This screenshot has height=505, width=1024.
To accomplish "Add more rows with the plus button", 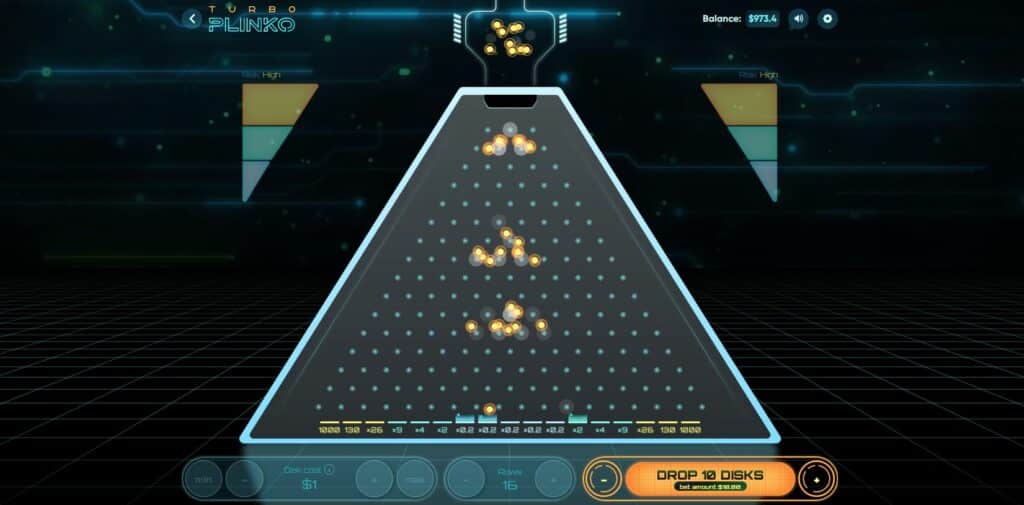I will [x=552, y=479].
